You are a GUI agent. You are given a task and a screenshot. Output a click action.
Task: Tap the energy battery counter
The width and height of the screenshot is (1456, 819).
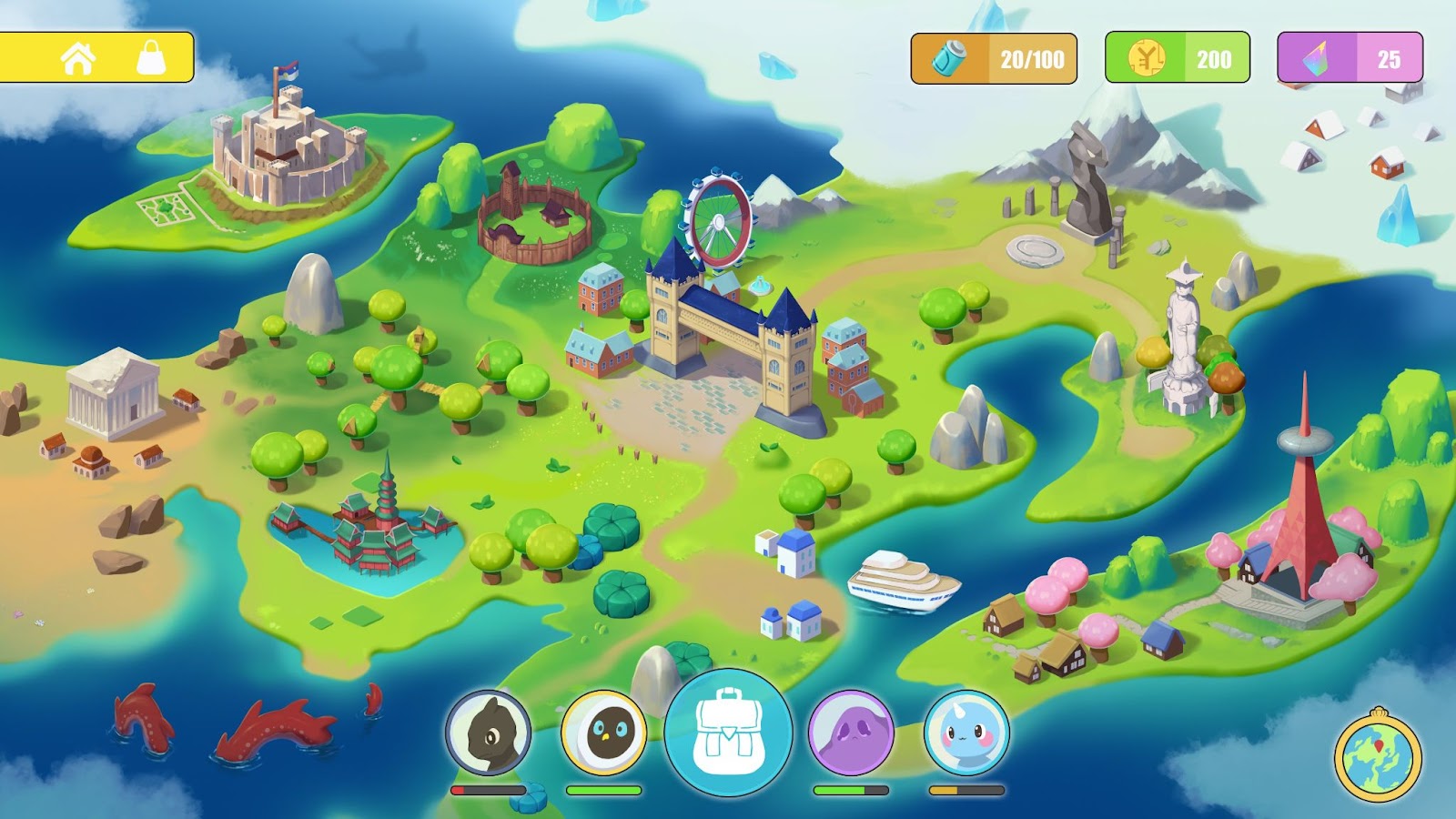coord(994,59)
